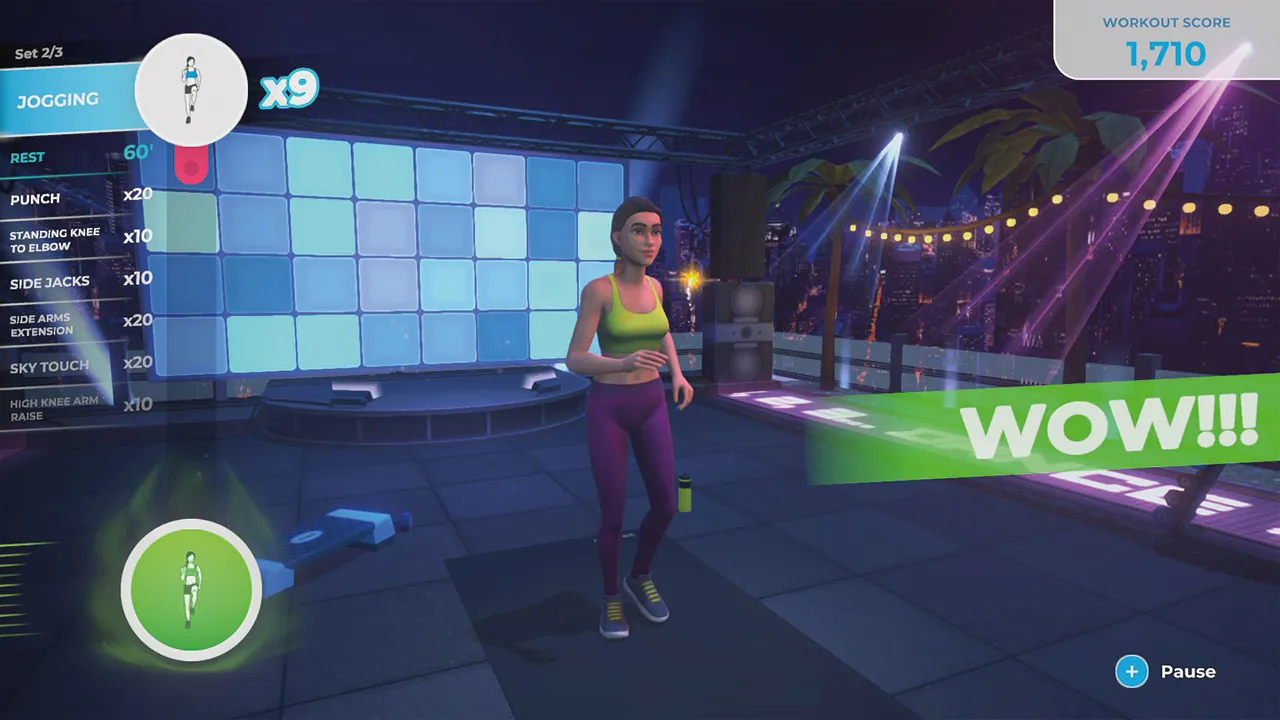Click the red rep counter dot below jogging icon
This screenshot has height=720, width=1280.
click(191, 165)
